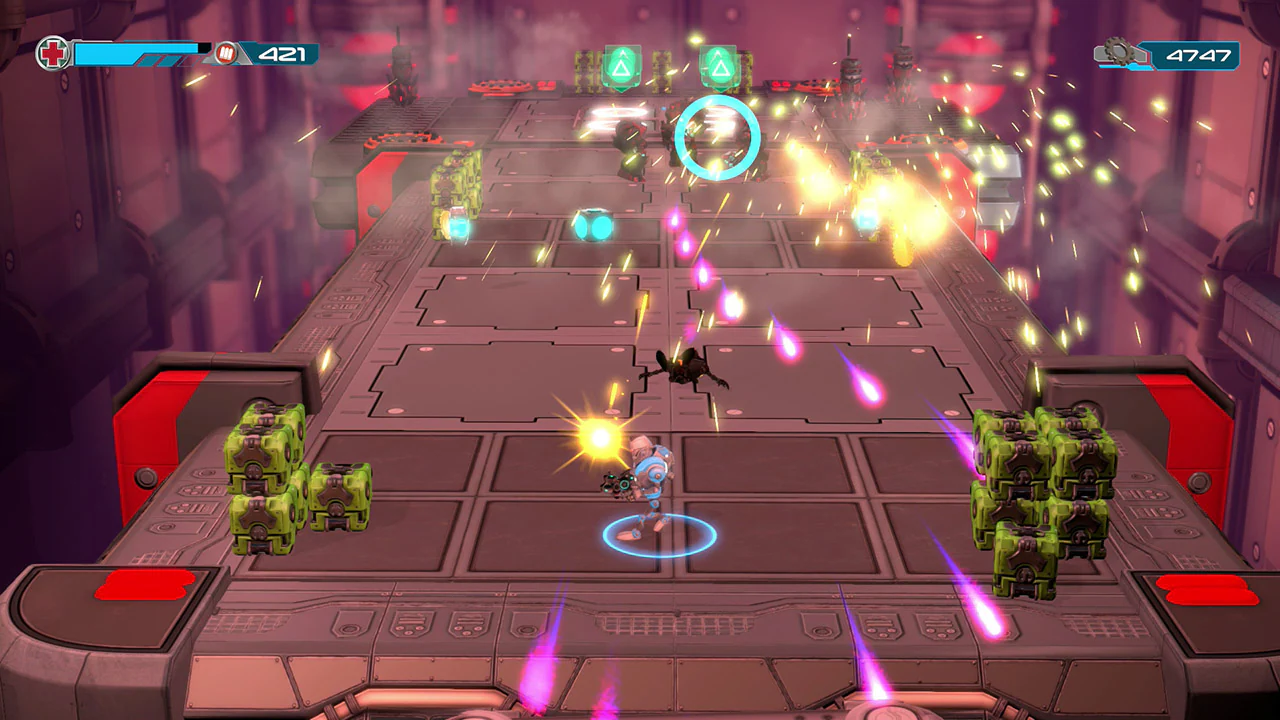Select the orange fist ammo icon

[228, 54]
